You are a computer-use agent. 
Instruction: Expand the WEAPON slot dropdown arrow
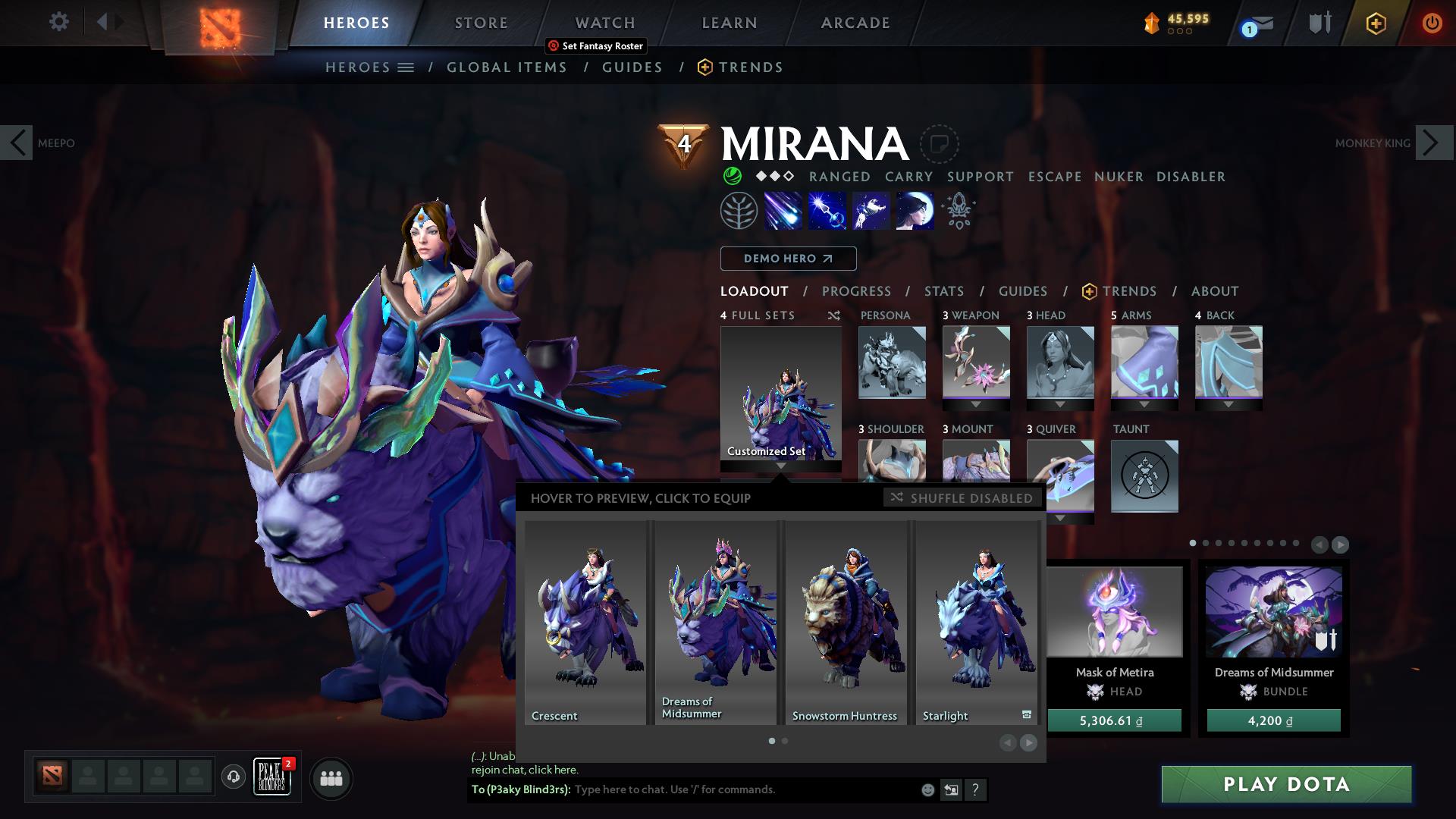click(976, 403)
